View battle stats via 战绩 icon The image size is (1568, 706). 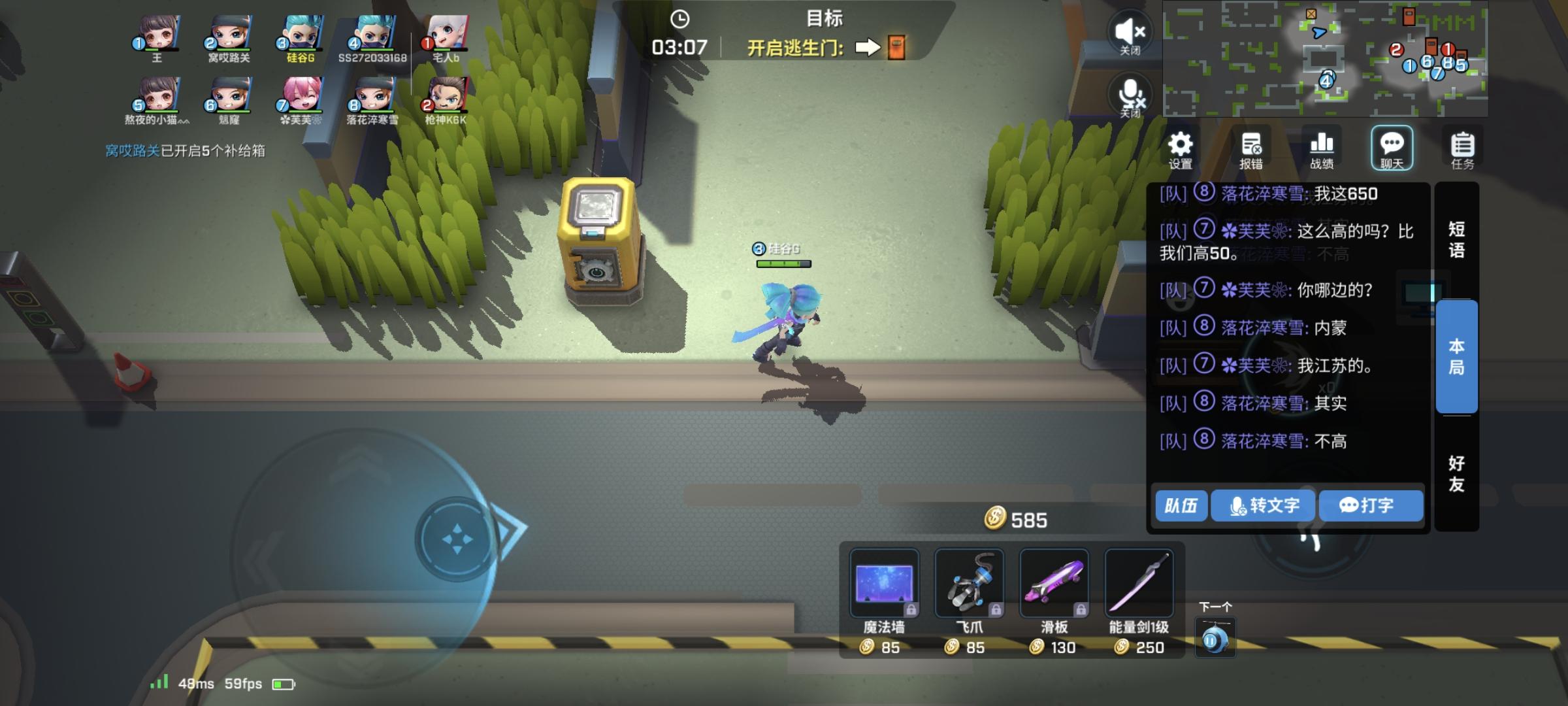click(x=1322, y=148)
